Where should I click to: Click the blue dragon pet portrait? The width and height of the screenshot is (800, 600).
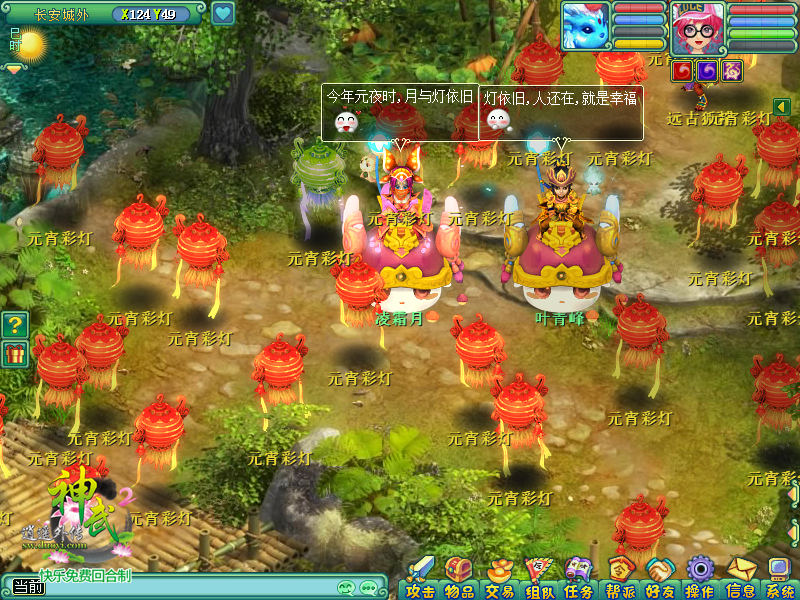coord(586,26)
